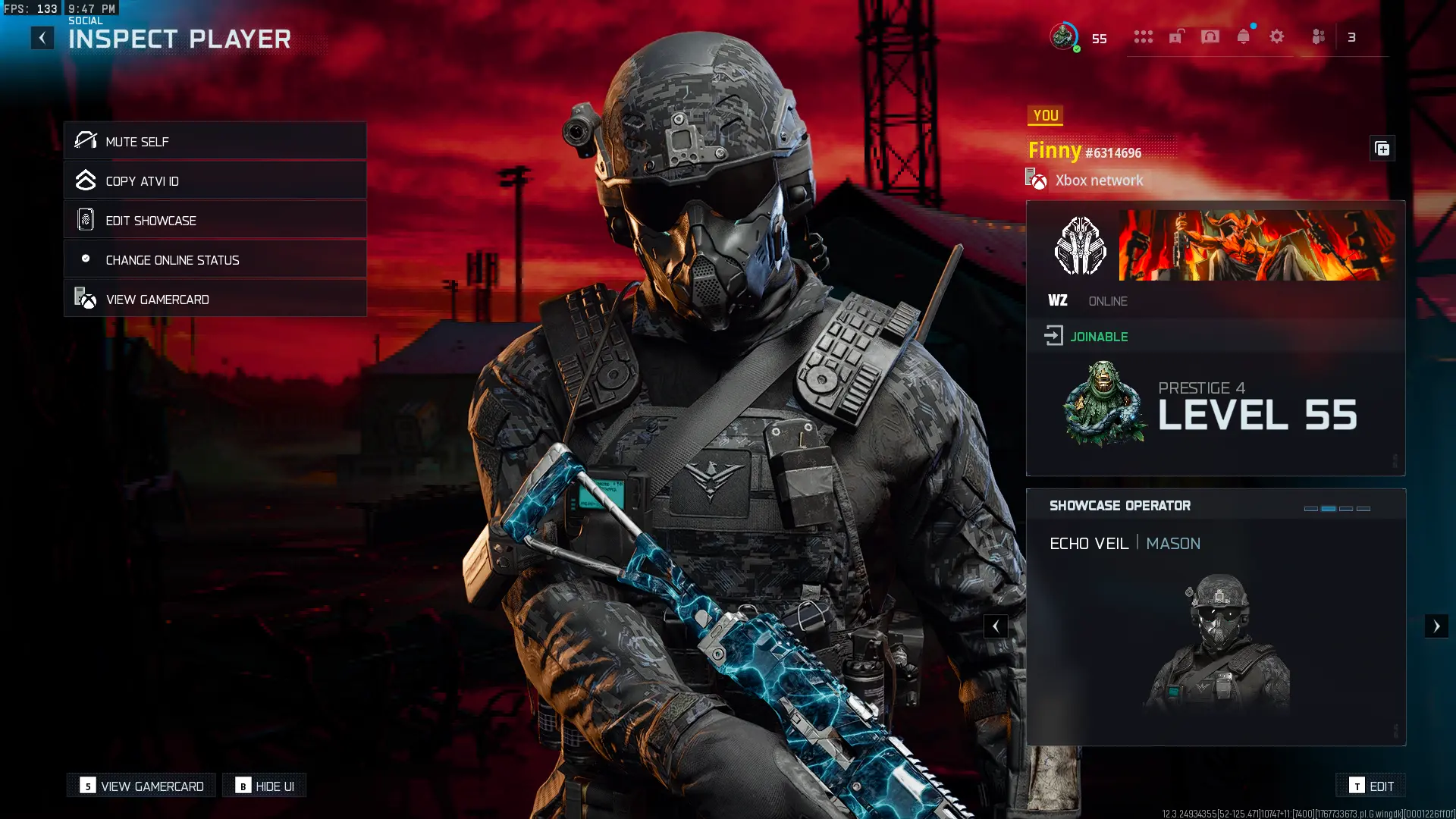Click the left chevron to browse showcase
The height and width of the screenshot is (819, 1456).
point(995,626)
